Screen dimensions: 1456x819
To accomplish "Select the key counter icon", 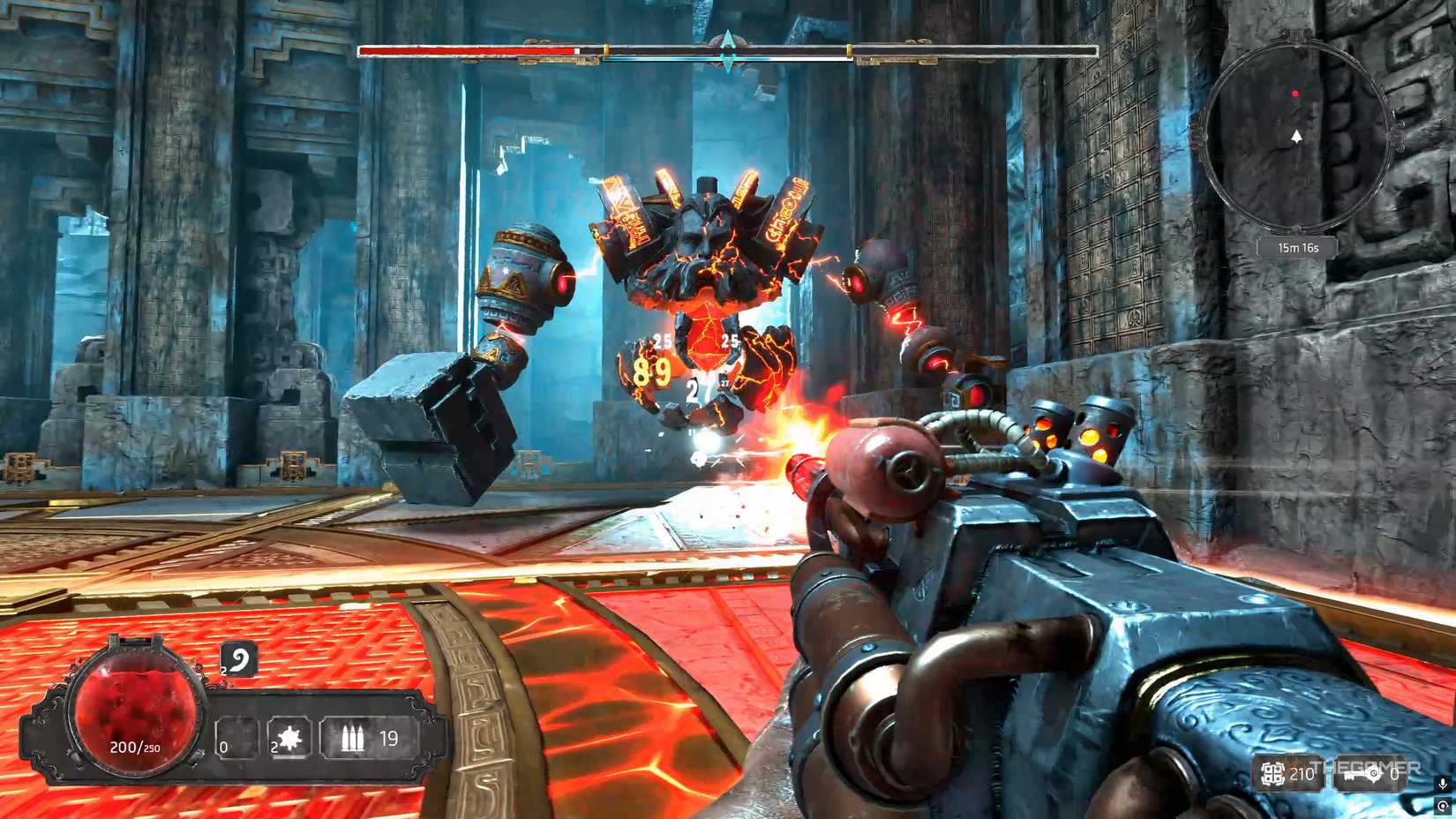I will (1361, 776).
